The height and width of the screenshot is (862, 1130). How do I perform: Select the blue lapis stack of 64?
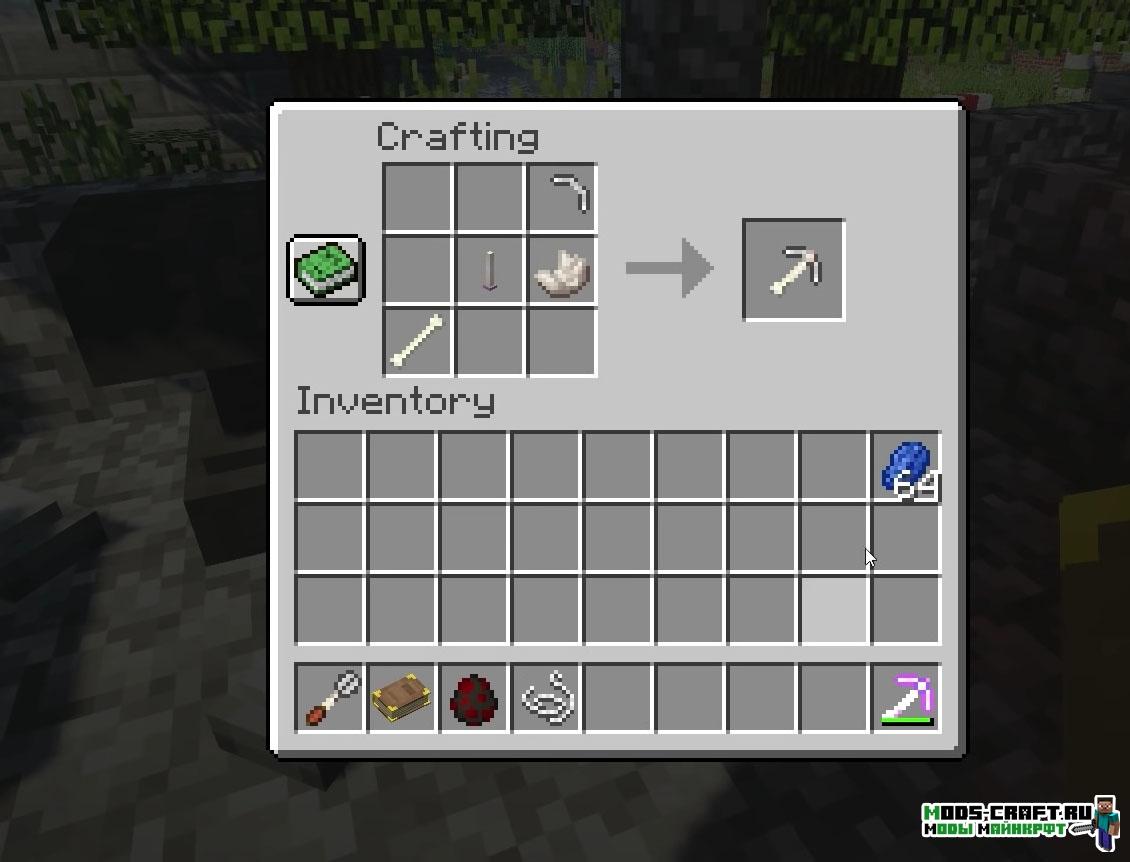[x=907, y=467]
